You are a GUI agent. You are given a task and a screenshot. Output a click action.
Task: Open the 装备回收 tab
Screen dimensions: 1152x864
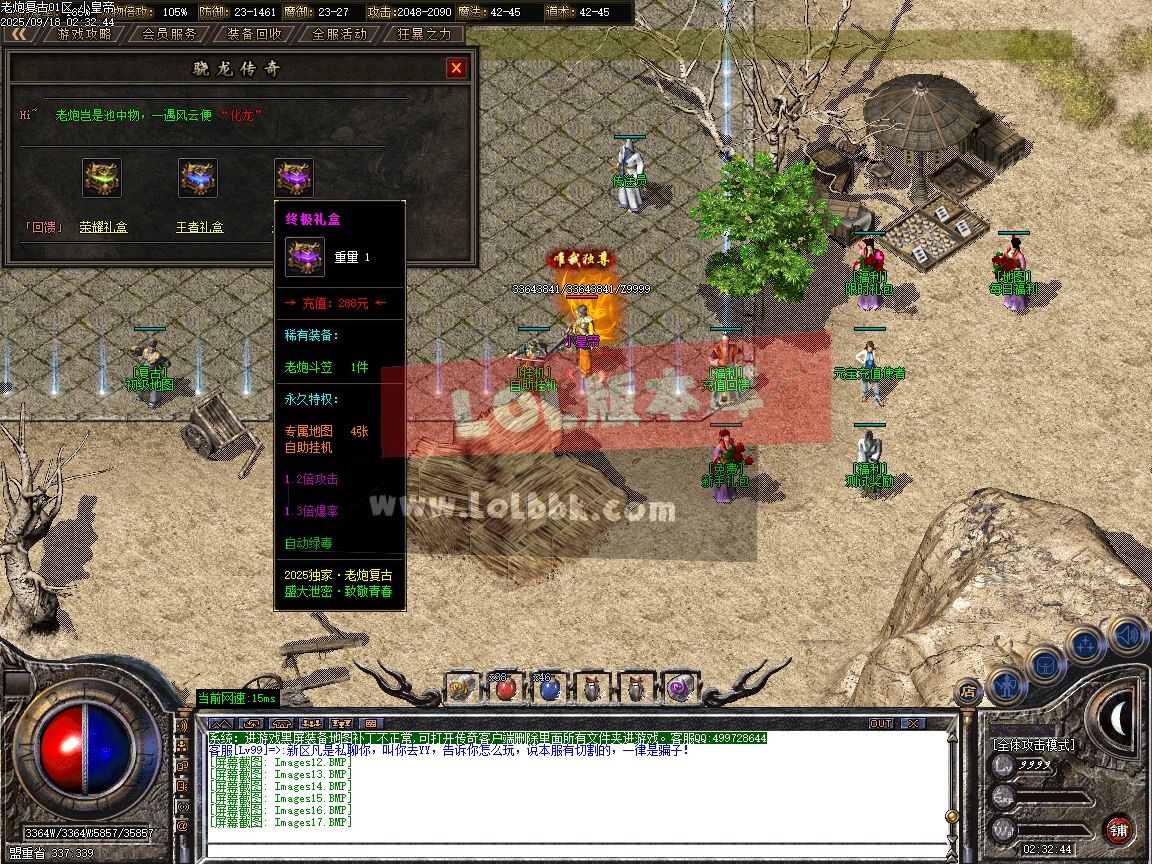click(x=254, y=33)
